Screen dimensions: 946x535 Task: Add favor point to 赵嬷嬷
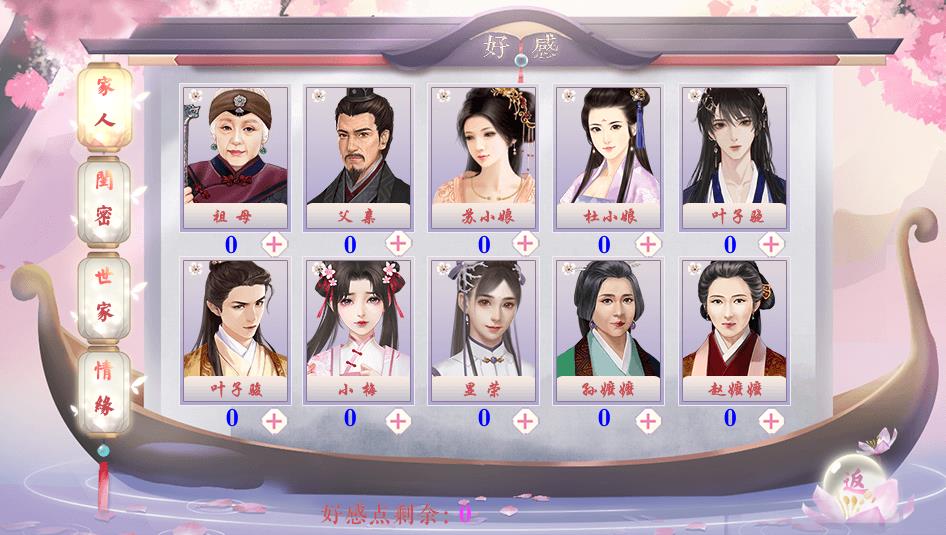[x=771, y=420]
